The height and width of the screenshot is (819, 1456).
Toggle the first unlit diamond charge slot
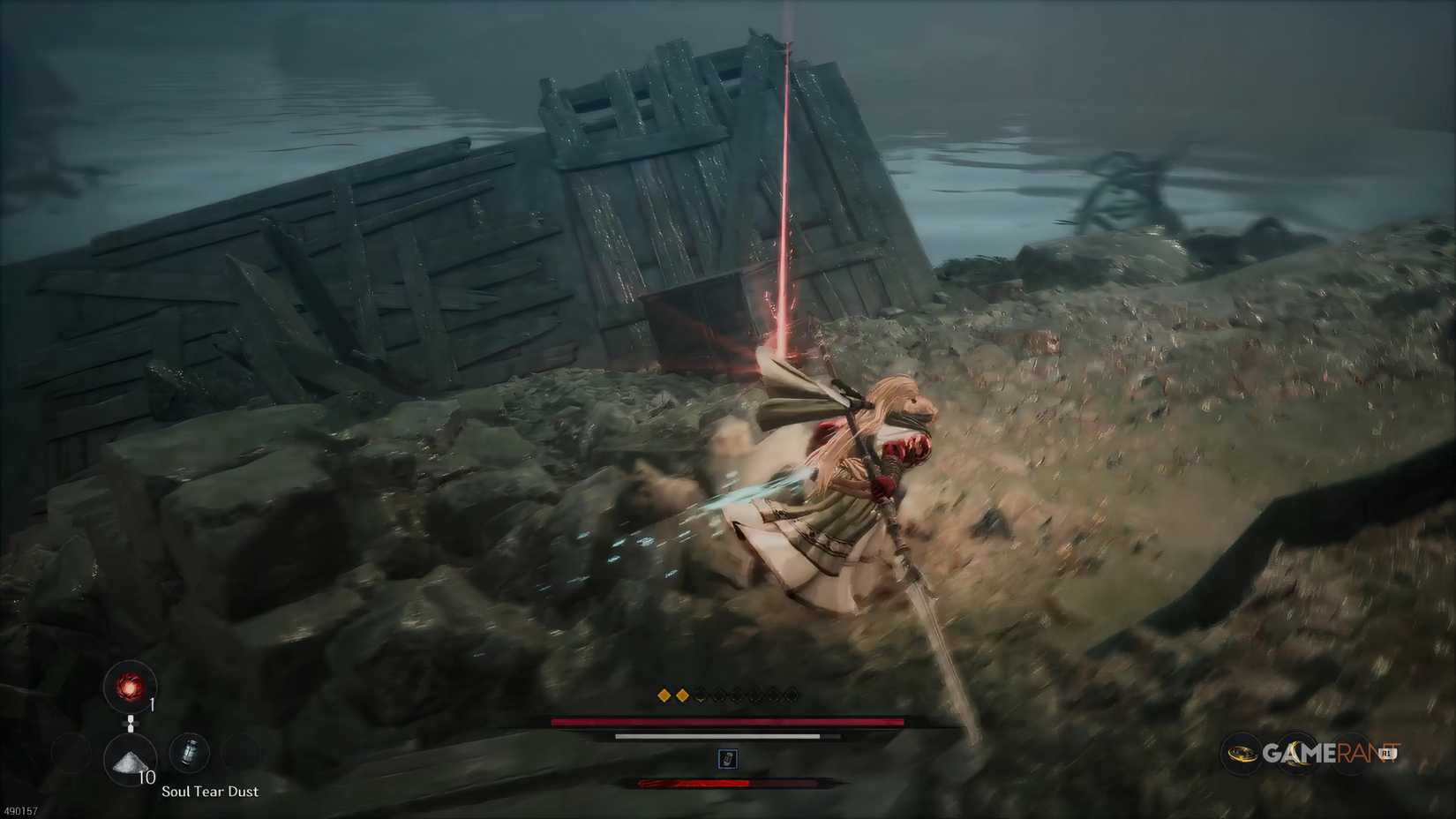pos(701,697)
